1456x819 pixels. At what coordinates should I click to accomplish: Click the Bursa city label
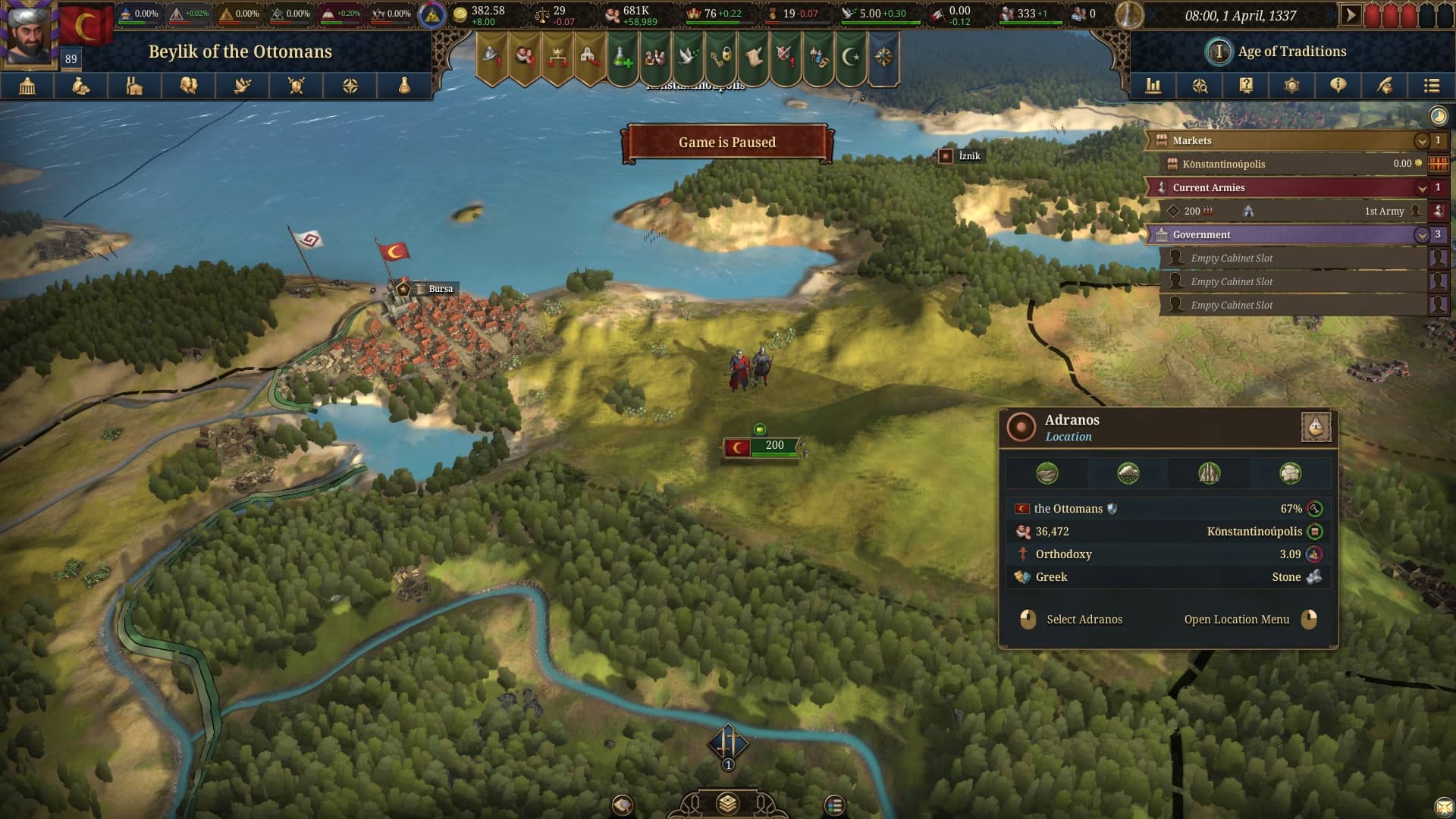pyautogui.click(x=440, y=289)
